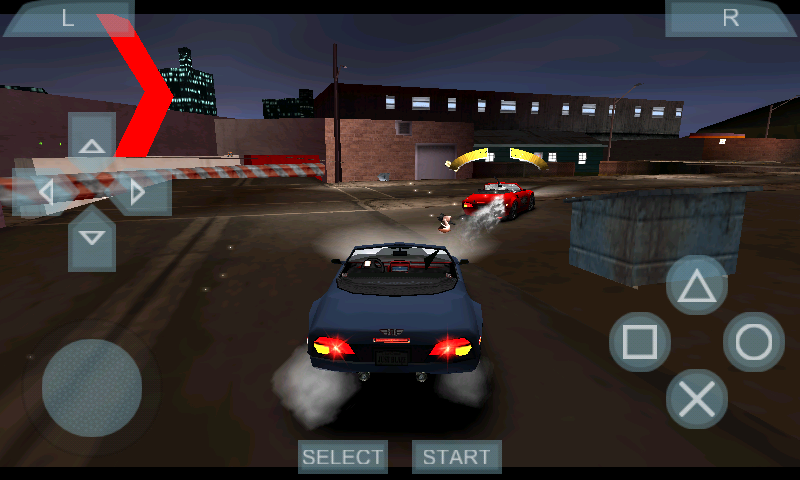The height and width of the screenshot is (480, 800).
Task: Tap the D-pad down arrow
Action: coord(92,240)
